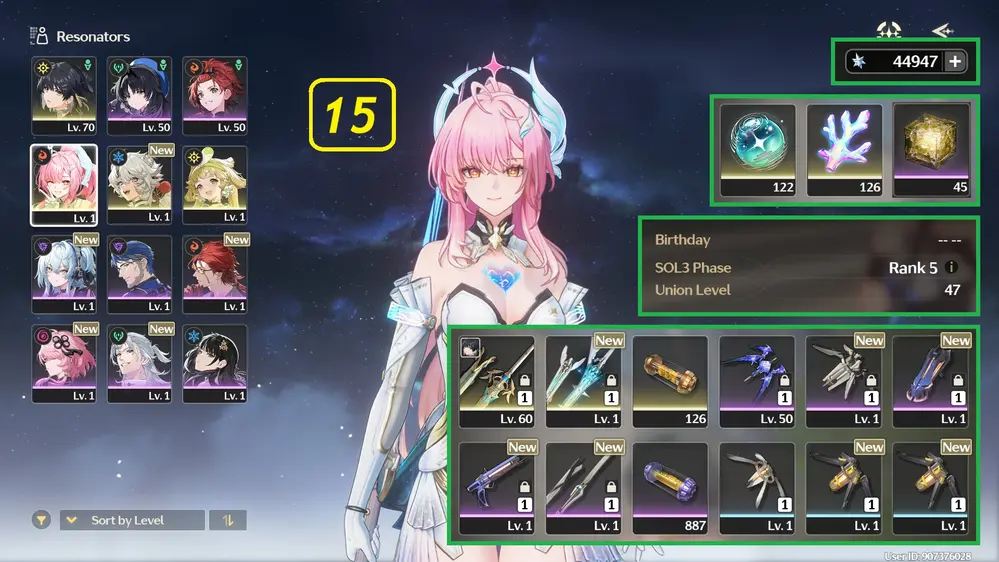Toggle the sort order arrows button
Viewport: 999px width, 562px height.
pos(228,520)
